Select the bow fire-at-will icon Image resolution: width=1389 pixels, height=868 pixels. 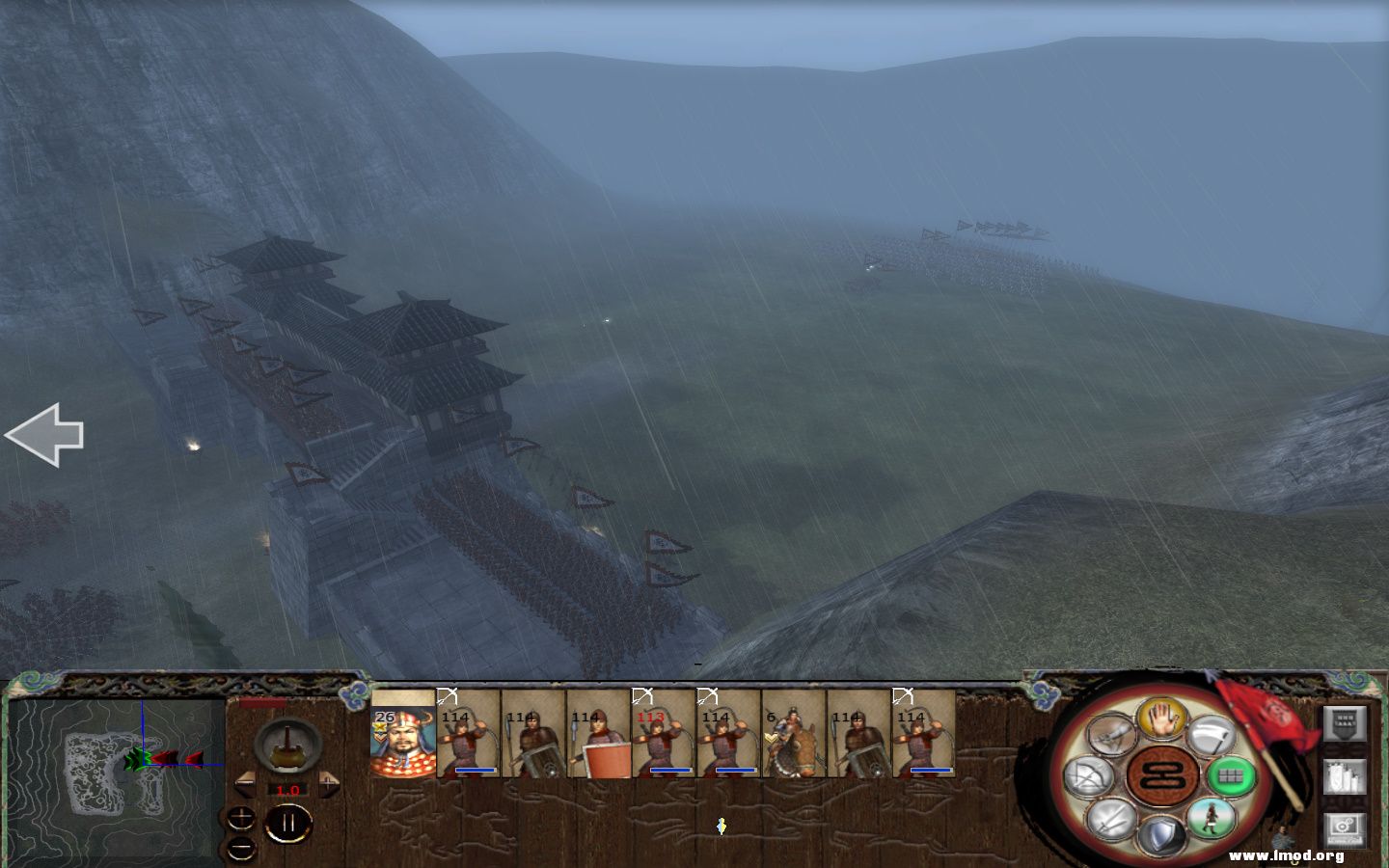click(1088, 775)
